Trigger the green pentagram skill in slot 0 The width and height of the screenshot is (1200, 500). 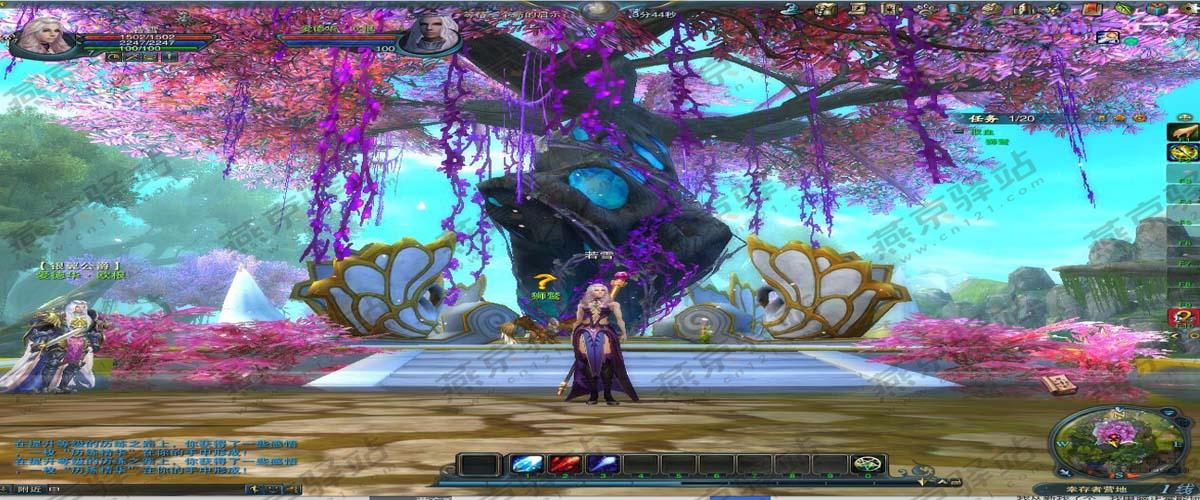click(x=868, y=465)
